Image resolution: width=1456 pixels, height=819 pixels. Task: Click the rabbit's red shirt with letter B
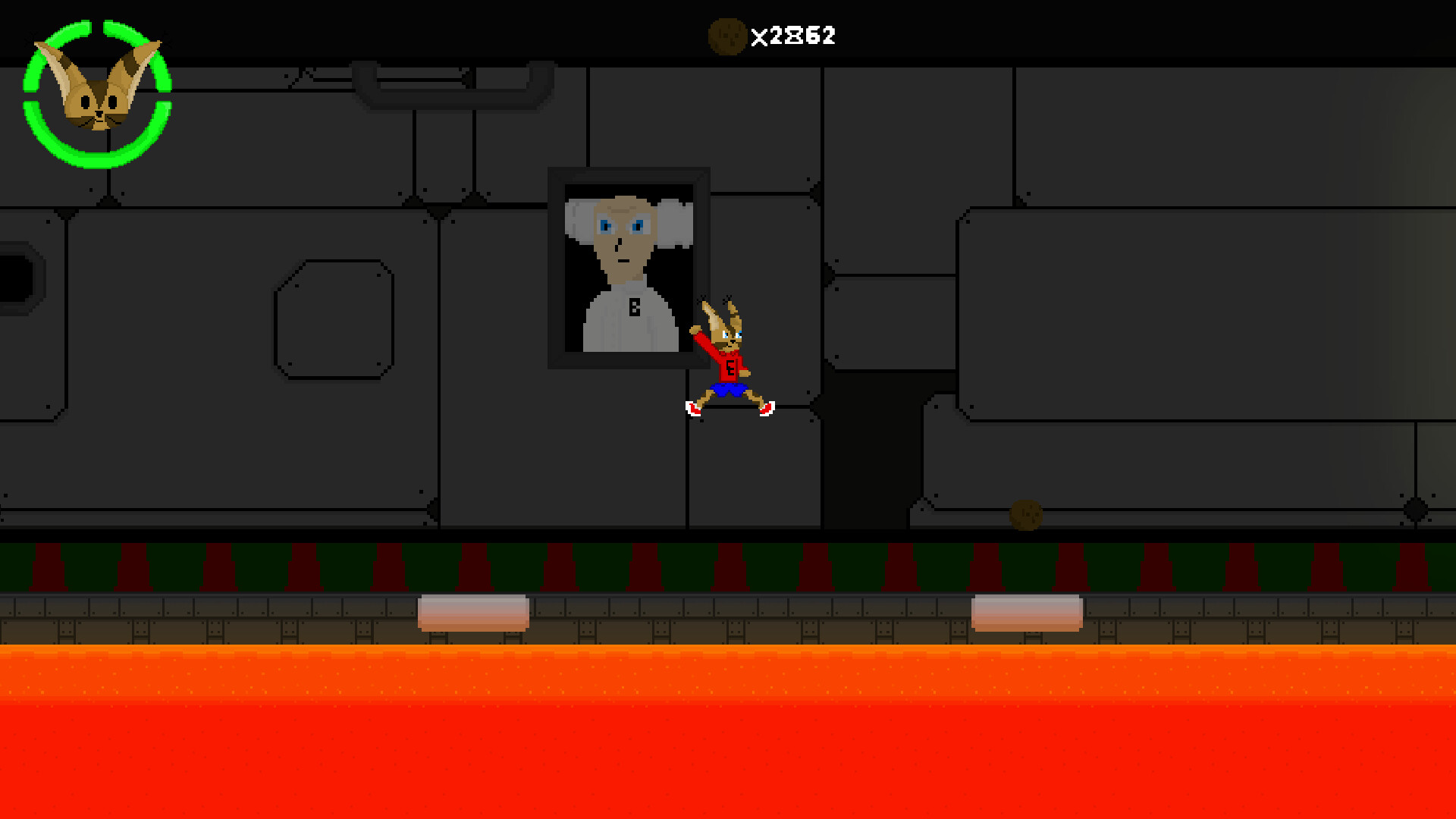[x=730, y=368]
